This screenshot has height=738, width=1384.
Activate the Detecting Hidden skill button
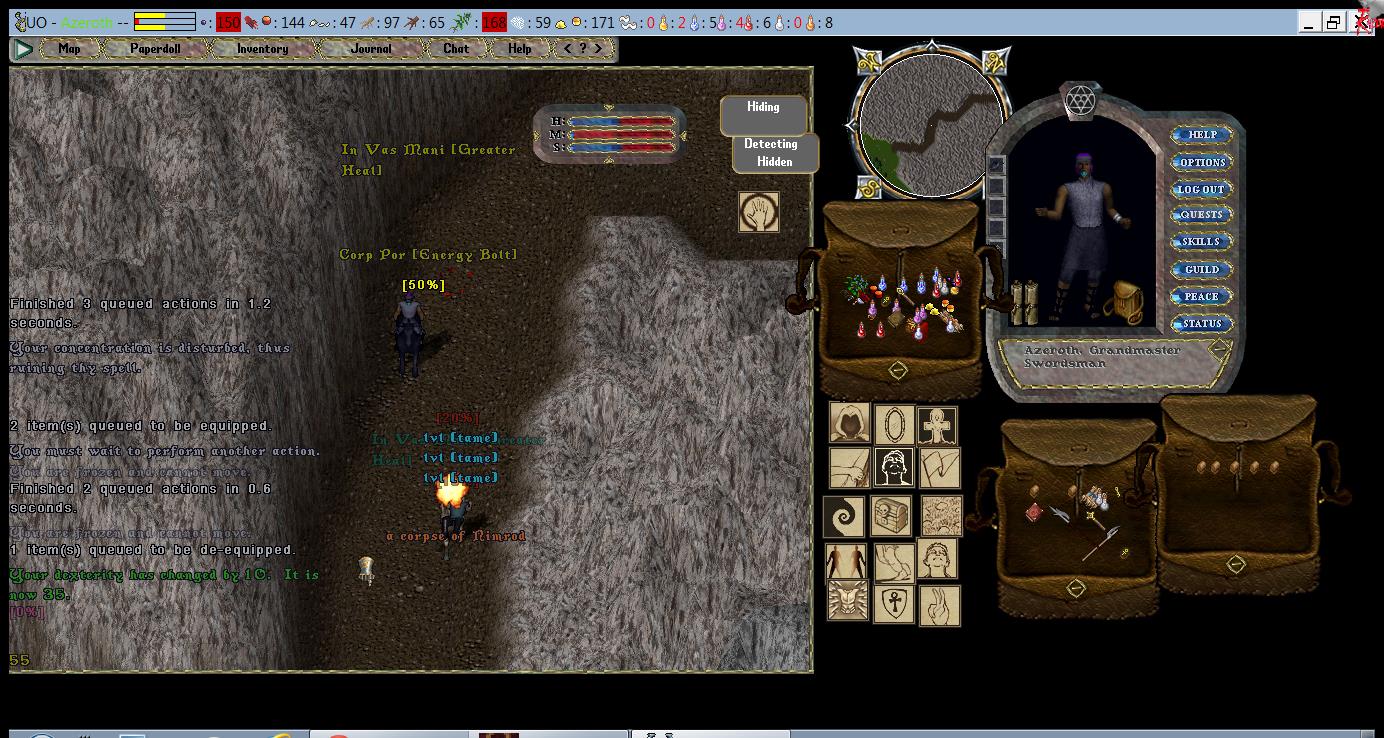775,153
